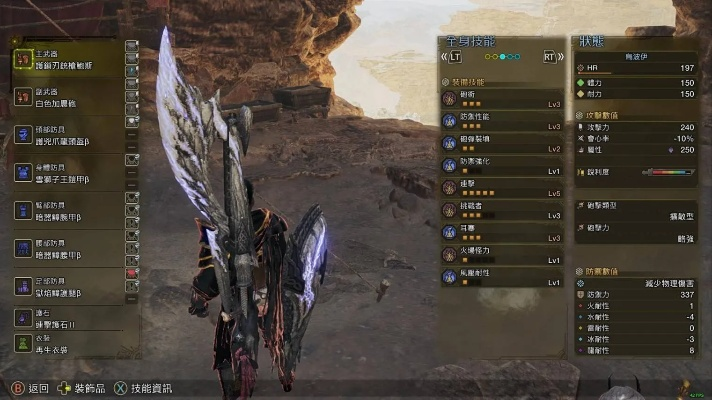Select the 副武器 secondary weapon slot
712x400 pixels.
point(65,97)
